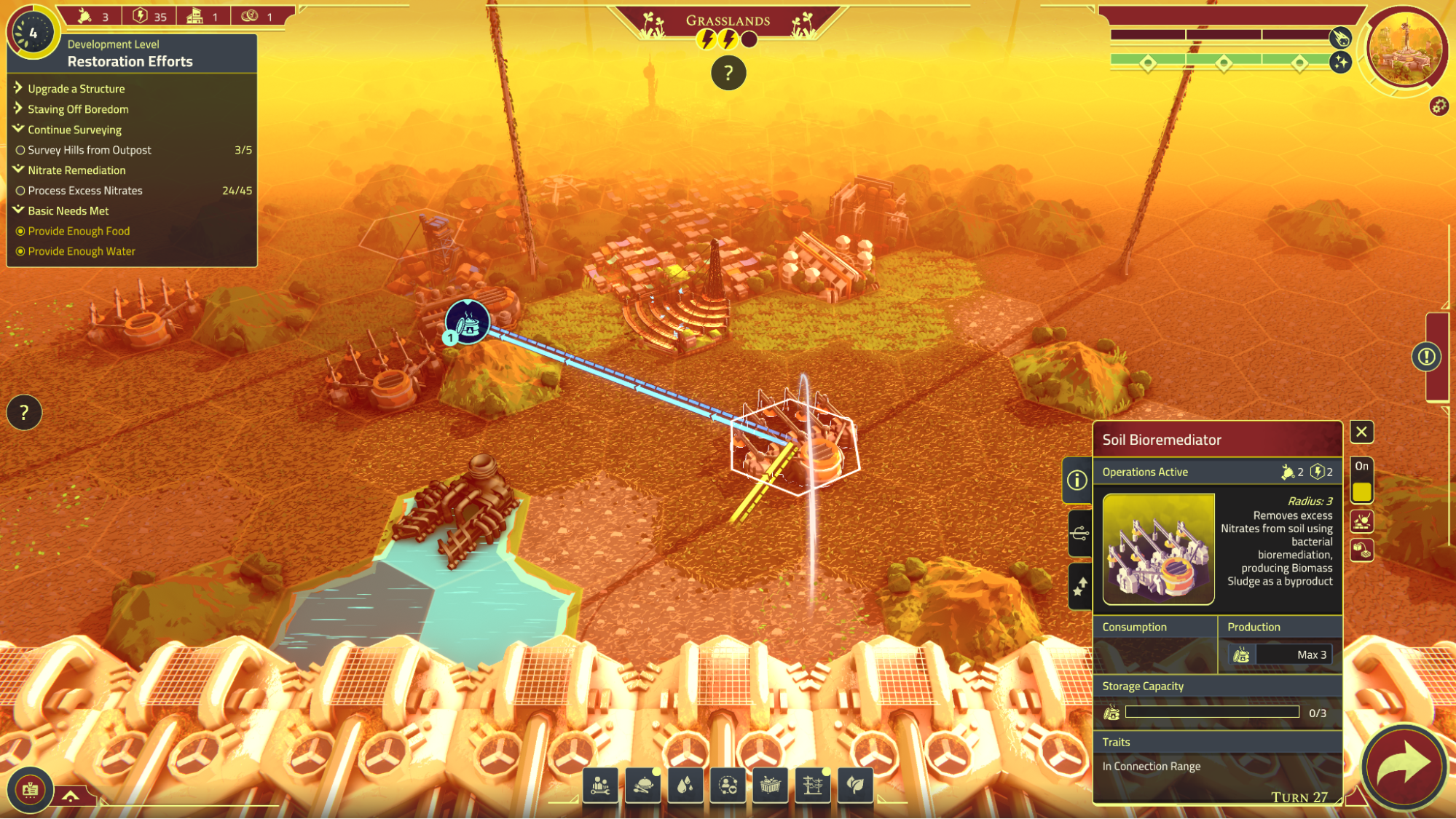Viewport: 1456px width, 819px height.
Task: Close the Soil Bioremediator panel
Action: (1361, 432)
